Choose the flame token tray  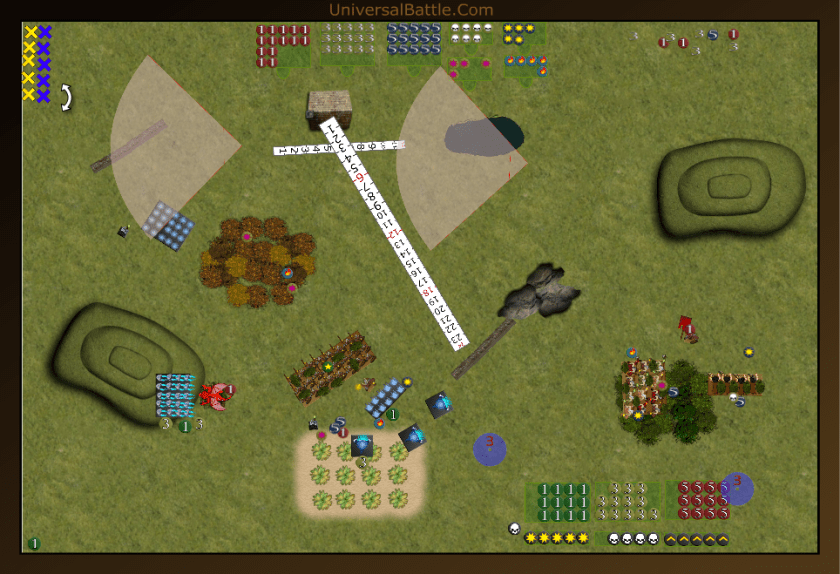click(x=526, y=67)
